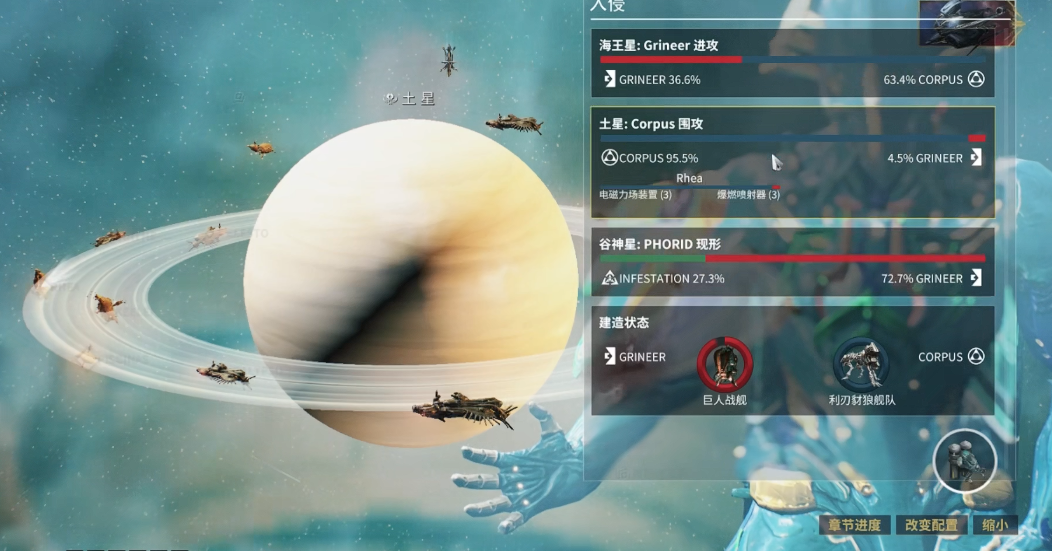
Task: Select the 海王星 Grineer 进攻 invasion row
Action: click(x=792, y=63)
